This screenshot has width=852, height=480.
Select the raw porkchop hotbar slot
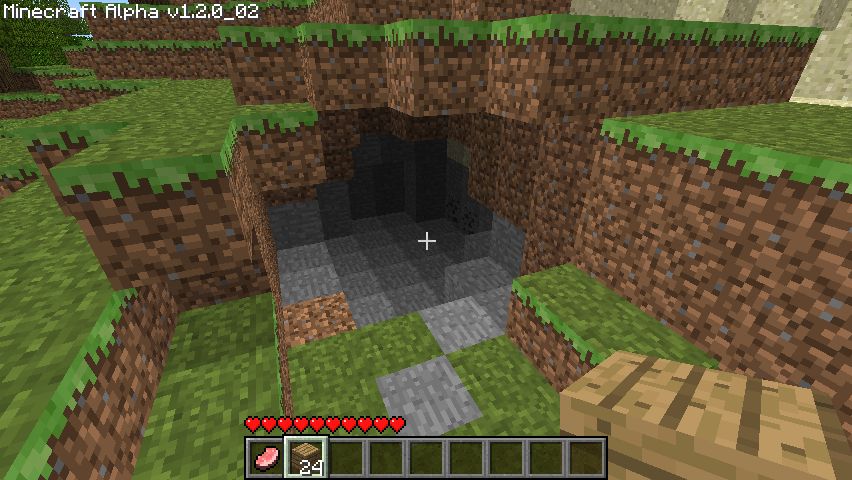click(265, 458)
